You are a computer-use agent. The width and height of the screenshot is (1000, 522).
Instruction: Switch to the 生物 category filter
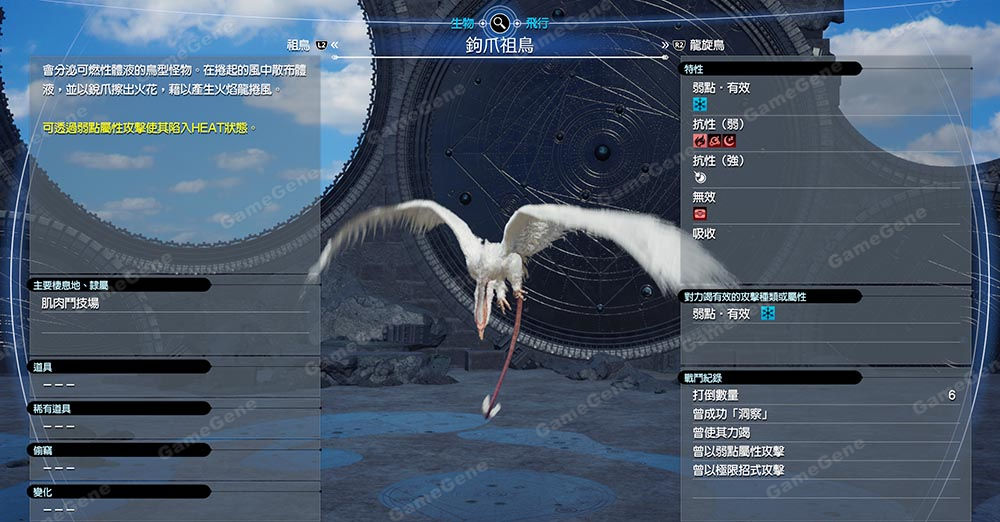463,22
